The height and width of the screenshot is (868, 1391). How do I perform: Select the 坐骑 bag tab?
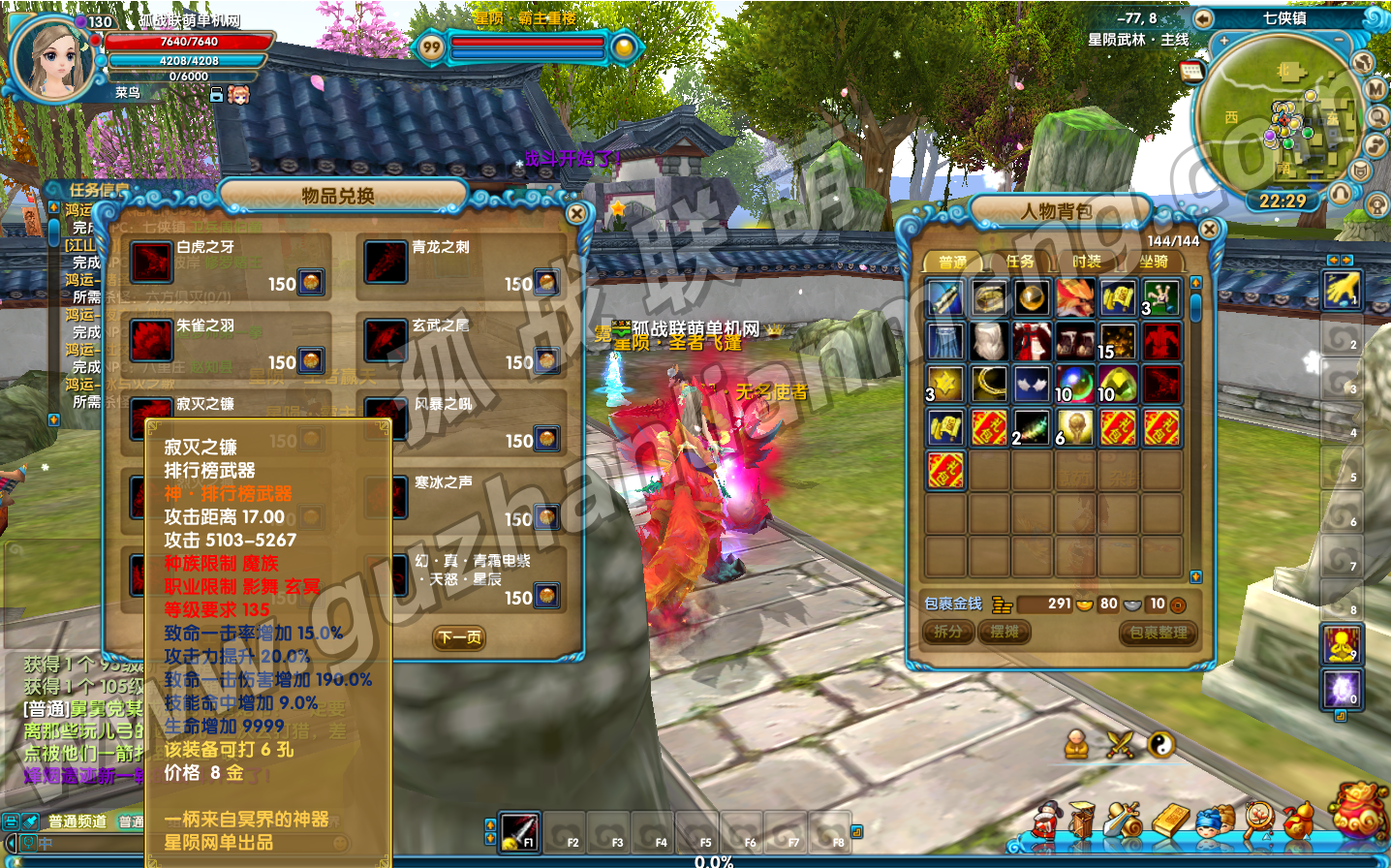coord(1153,262)
